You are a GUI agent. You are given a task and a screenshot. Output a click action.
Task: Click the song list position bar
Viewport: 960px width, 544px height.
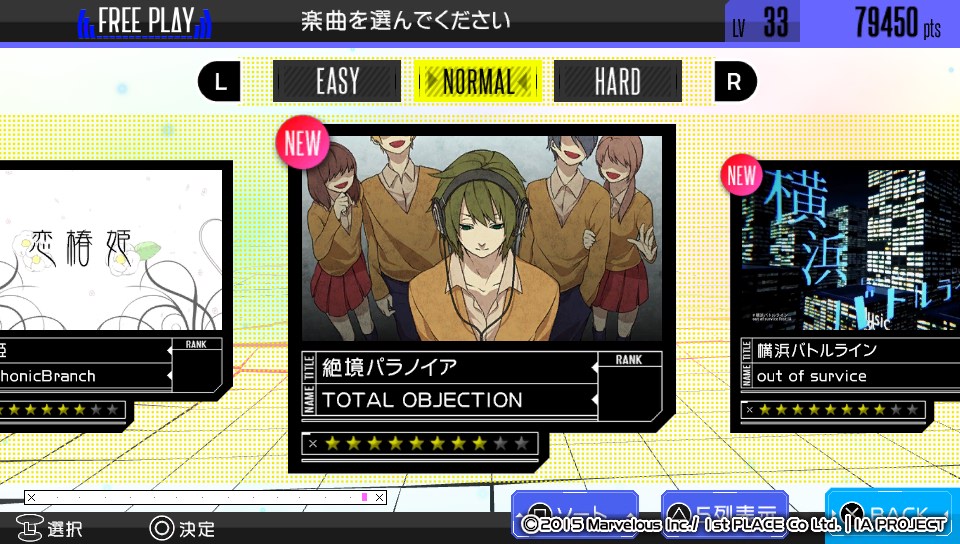pyautogui.click(x=205, y=497)
